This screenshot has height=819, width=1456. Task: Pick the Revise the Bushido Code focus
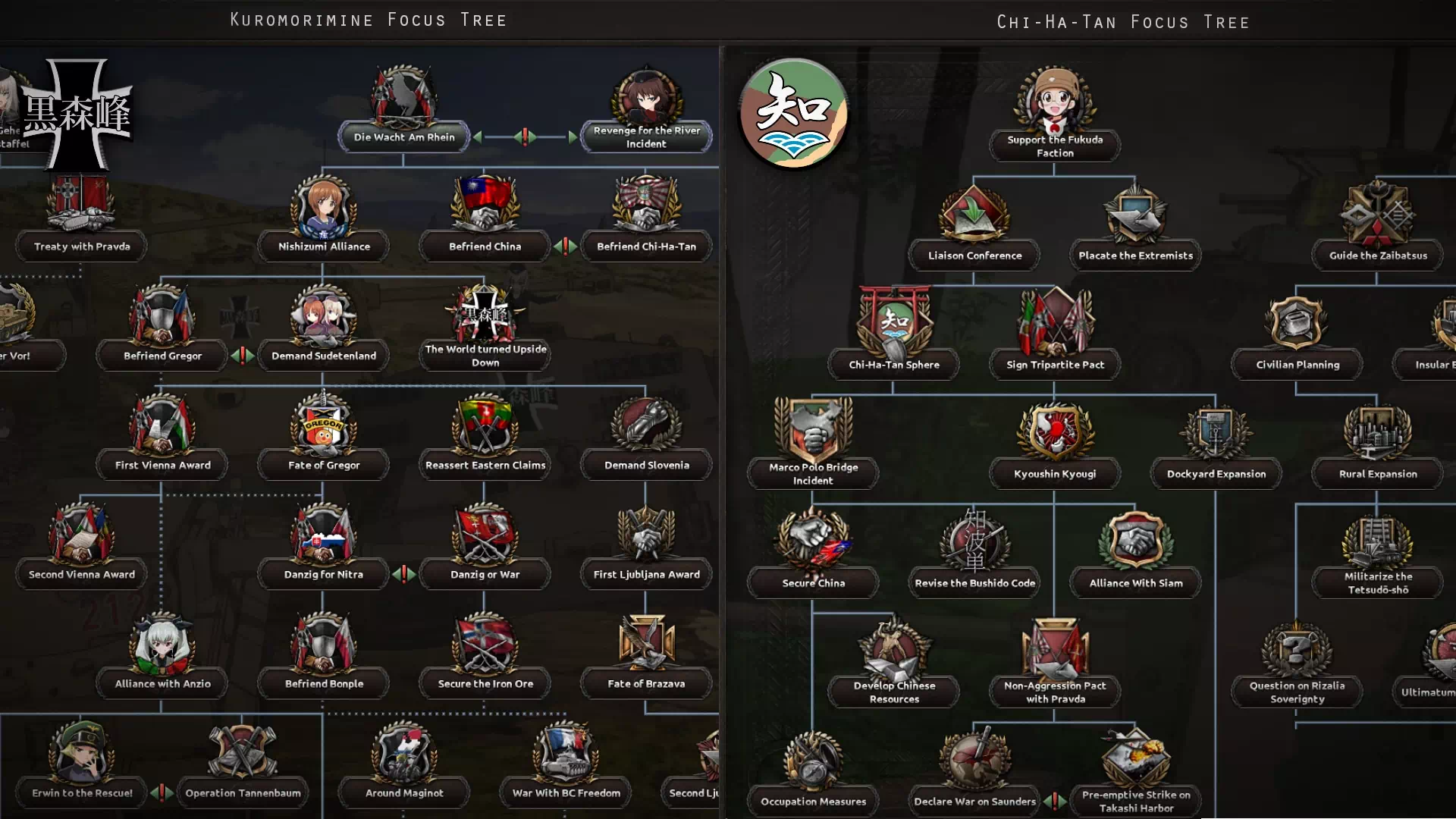click(x=974, y=583)
